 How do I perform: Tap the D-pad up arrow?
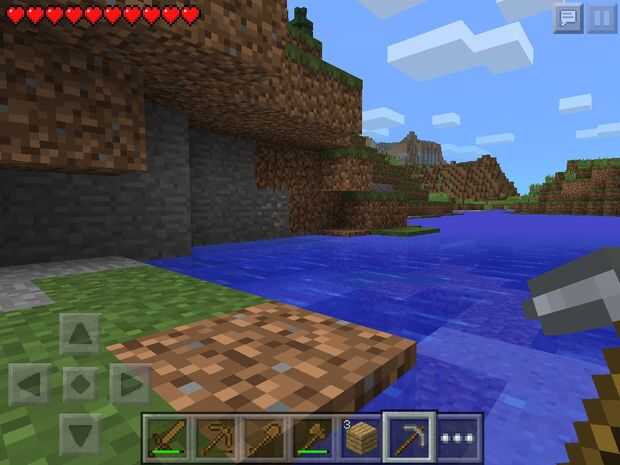pos(80,334)
